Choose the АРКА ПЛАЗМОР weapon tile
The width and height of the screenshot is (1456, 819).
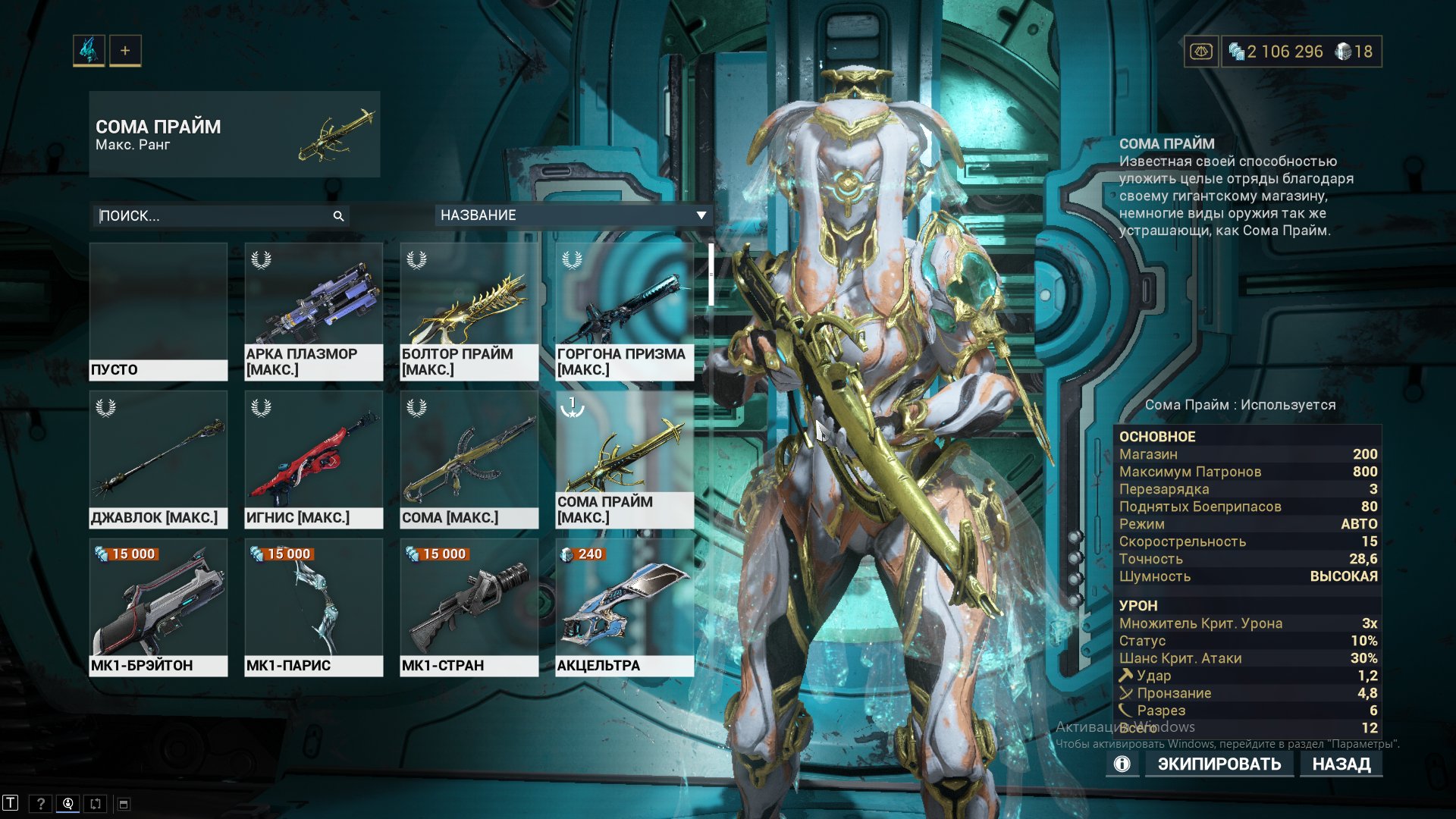point(314,311)
